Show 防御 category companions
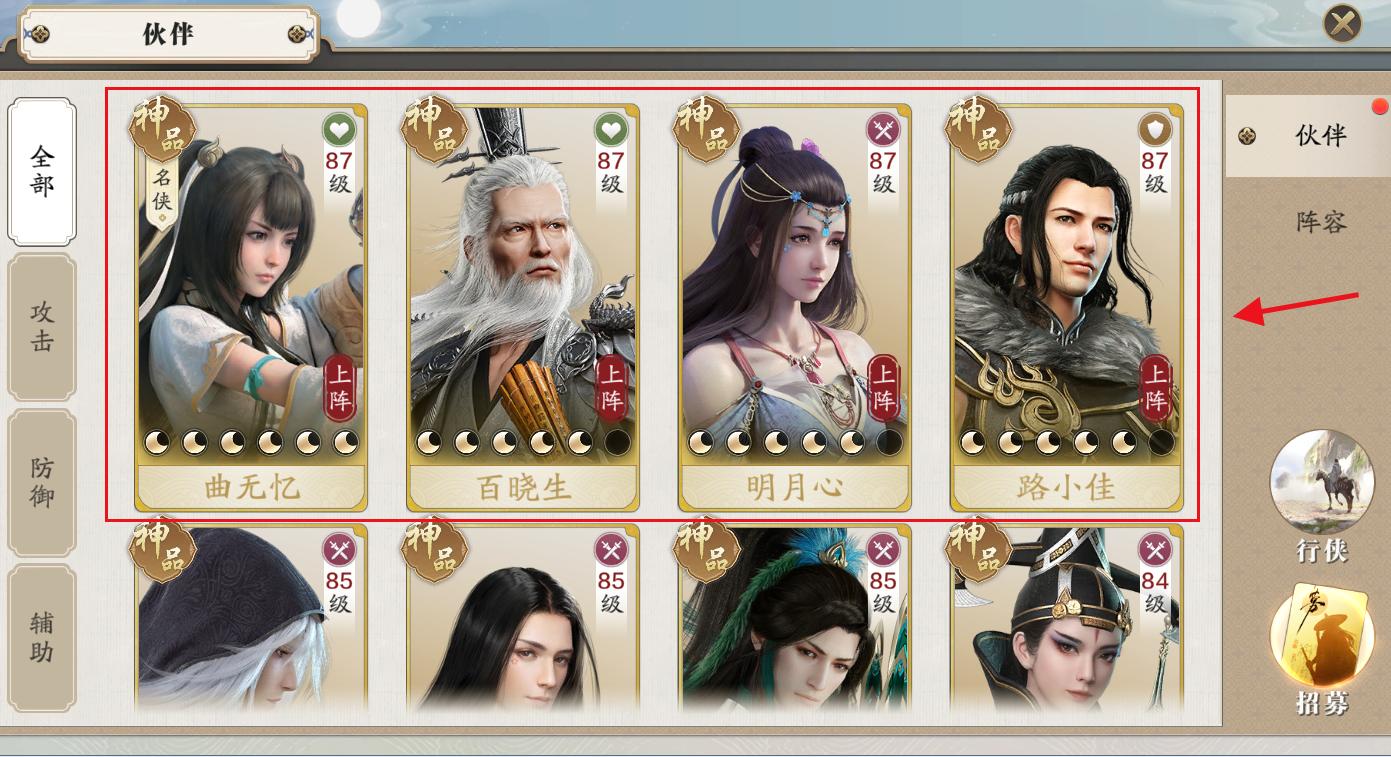 42,482
